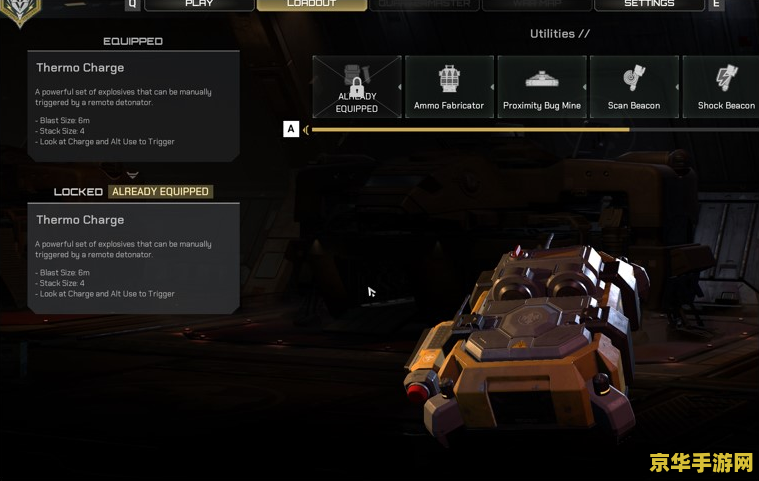Open the Play tab
The image size is (759, 481).
click(199, 5)
